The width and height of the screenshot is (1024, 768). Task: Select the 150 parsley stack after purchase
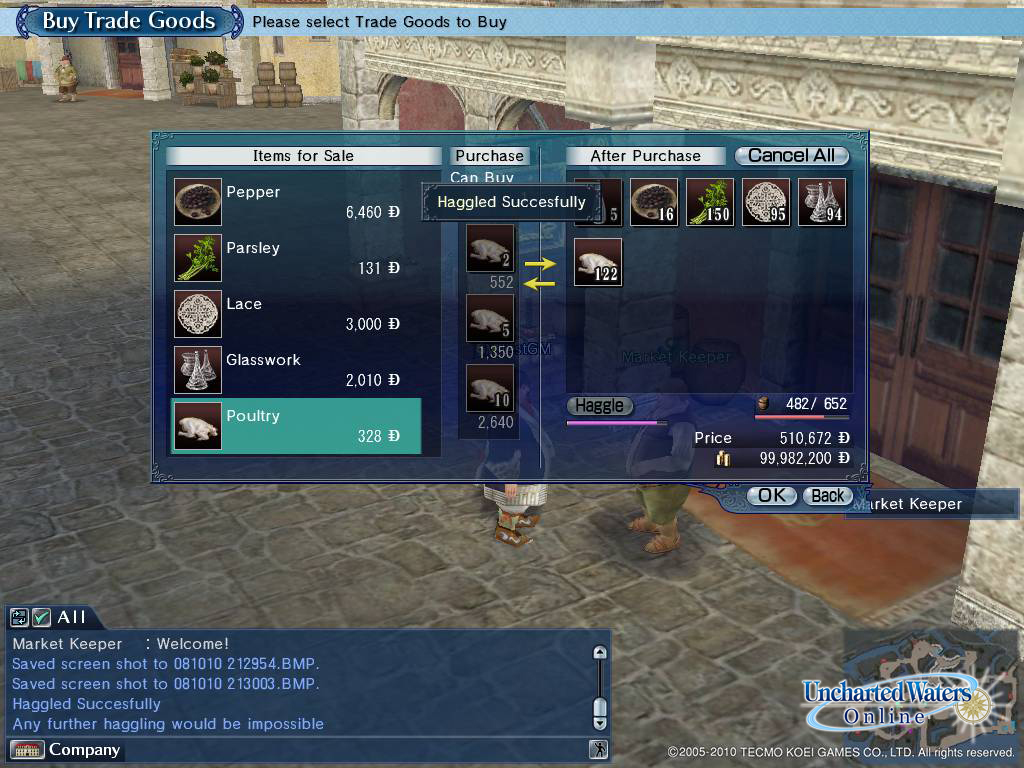710,203
